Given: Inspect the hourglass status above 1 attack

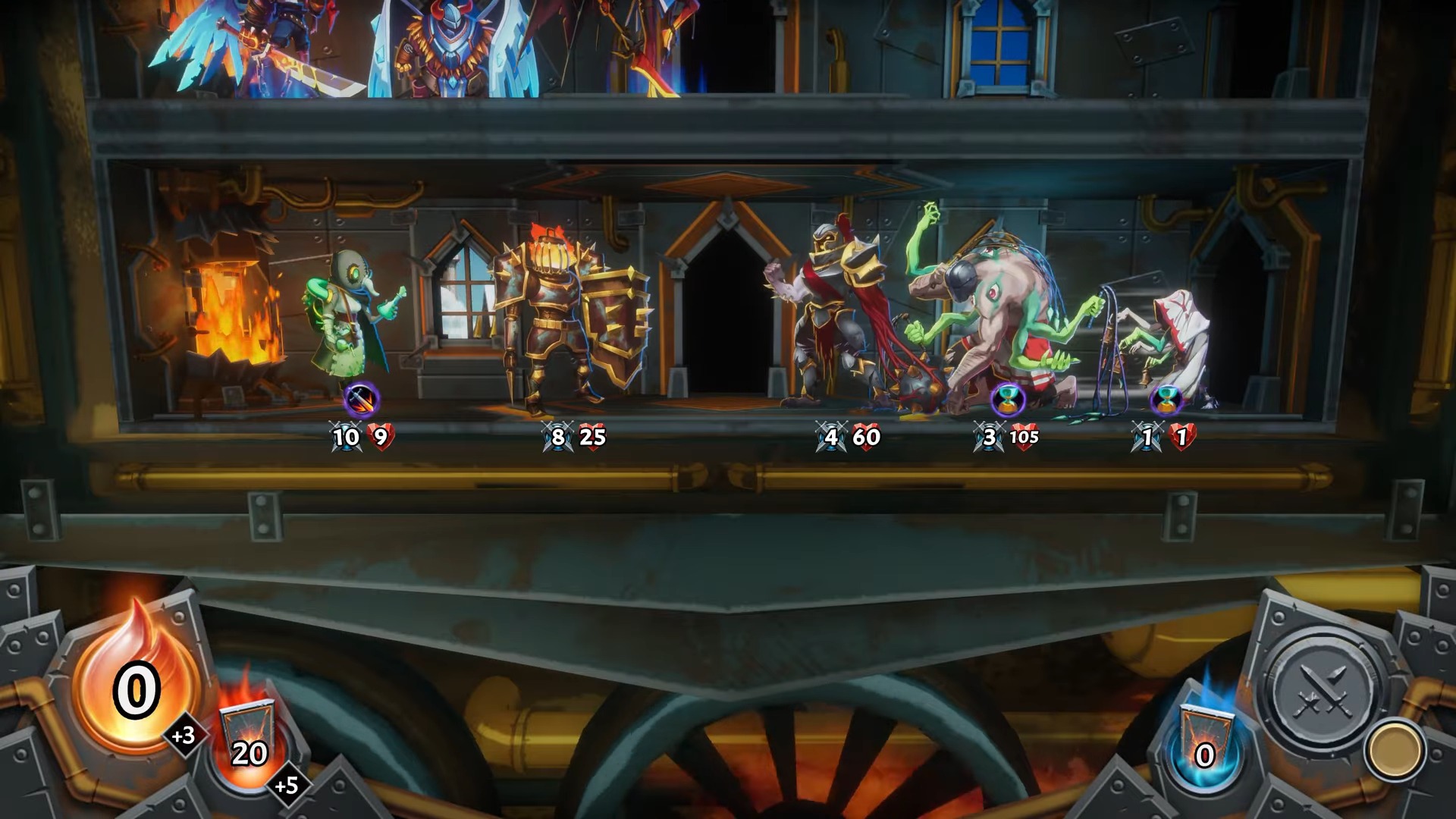Looking at the screenshot, I should click(x=1166, y=399).
